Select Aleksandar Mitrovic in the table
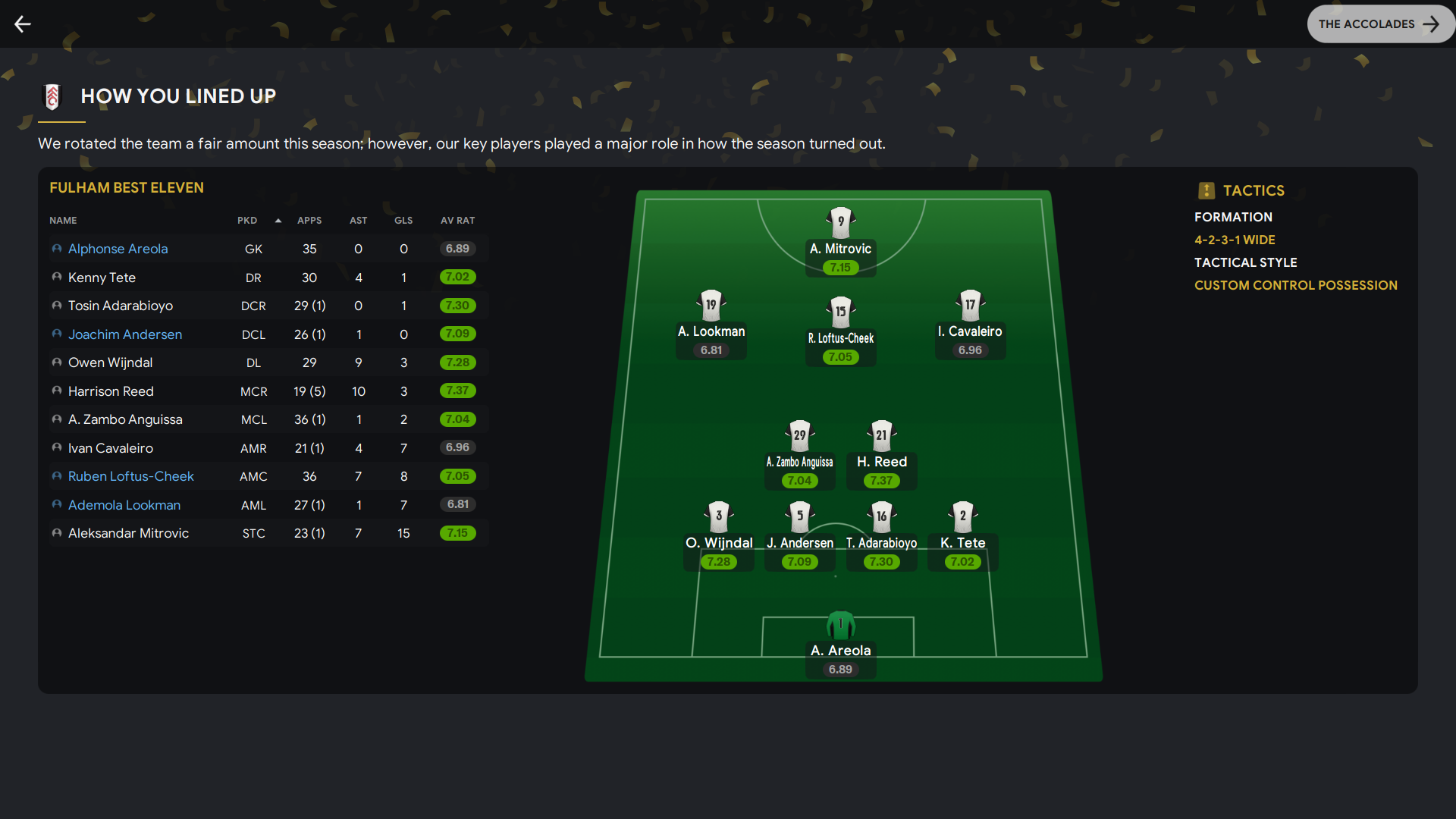 pyautogui.click(x=128, y=533)
